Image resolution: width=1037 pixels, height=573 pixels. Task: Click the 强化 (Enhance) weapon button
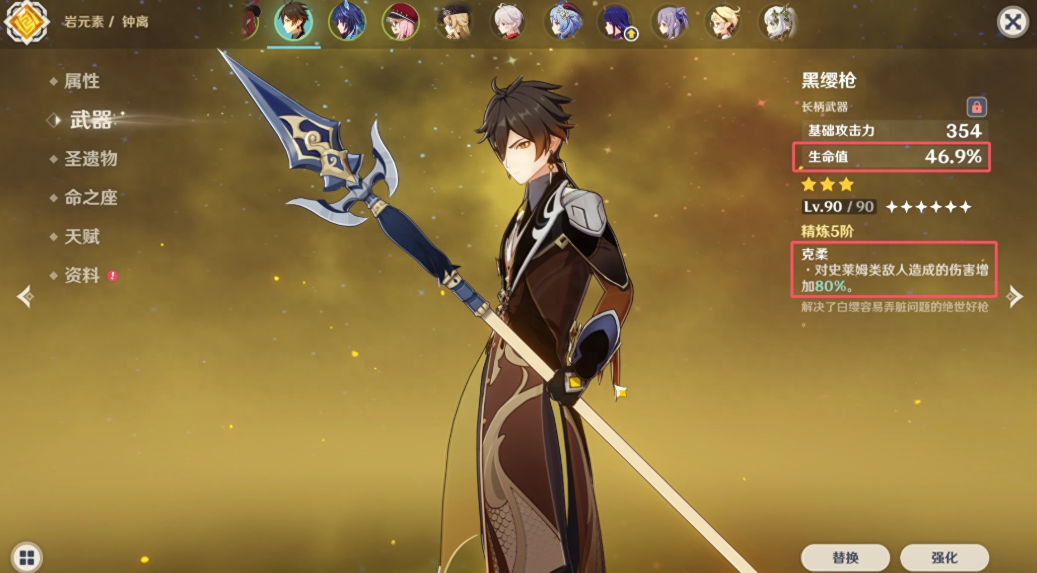[x=944, y=557]
